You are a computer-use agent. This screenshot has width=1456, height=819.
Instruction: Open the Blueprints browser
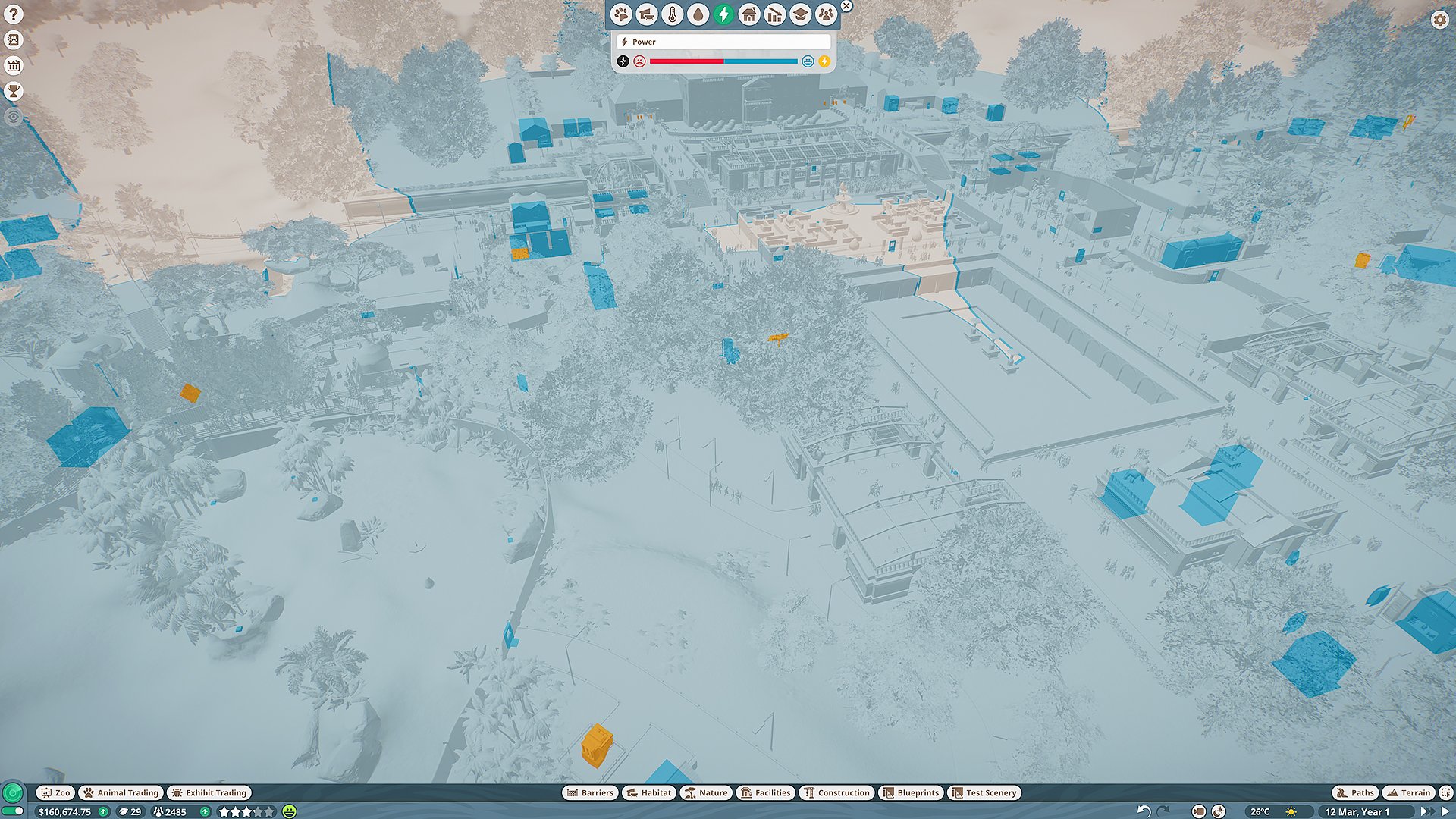coord(911,792)
